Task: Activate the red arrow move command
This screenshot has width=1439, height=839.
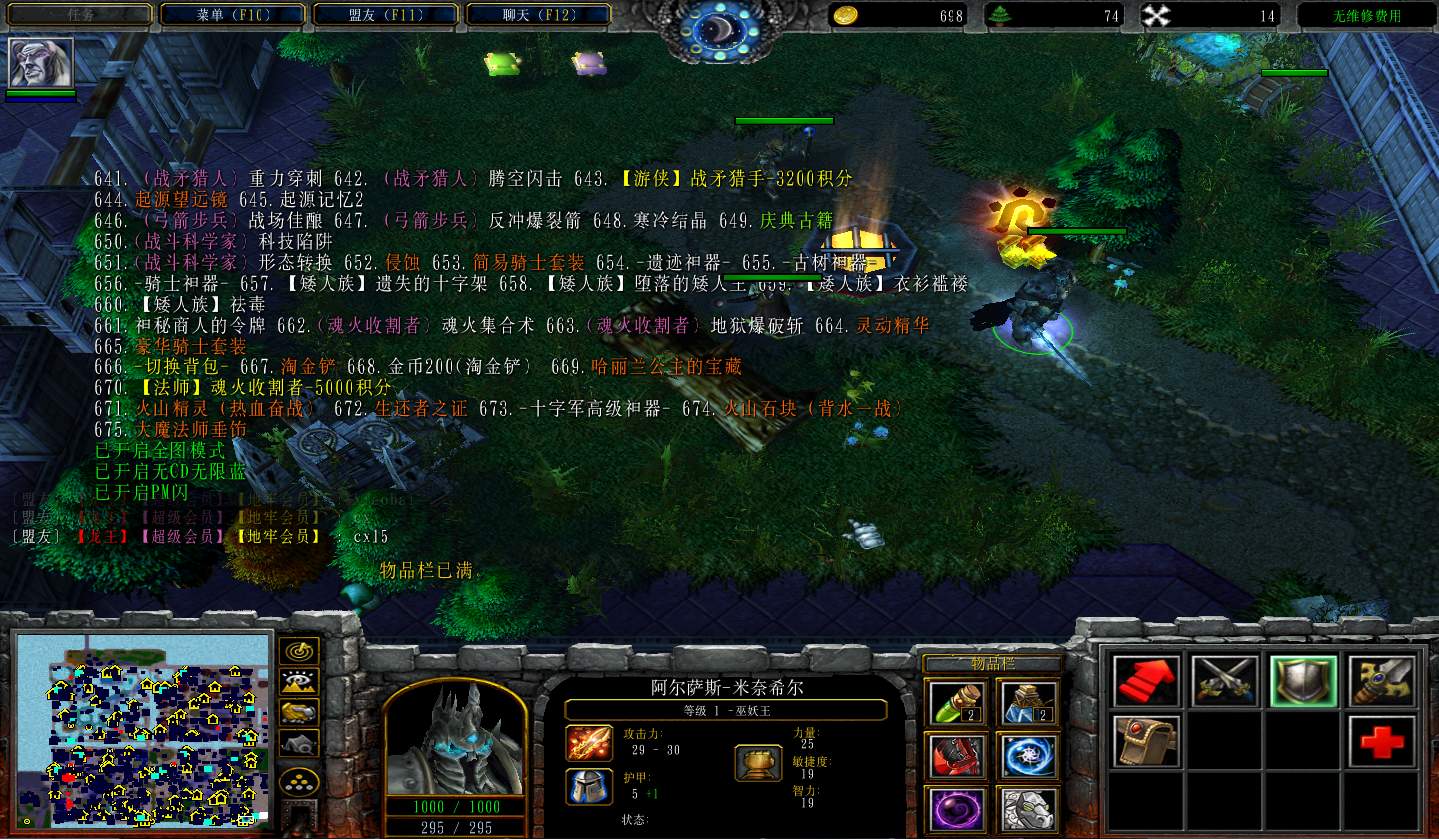Action: click(x=1146, y=682)
